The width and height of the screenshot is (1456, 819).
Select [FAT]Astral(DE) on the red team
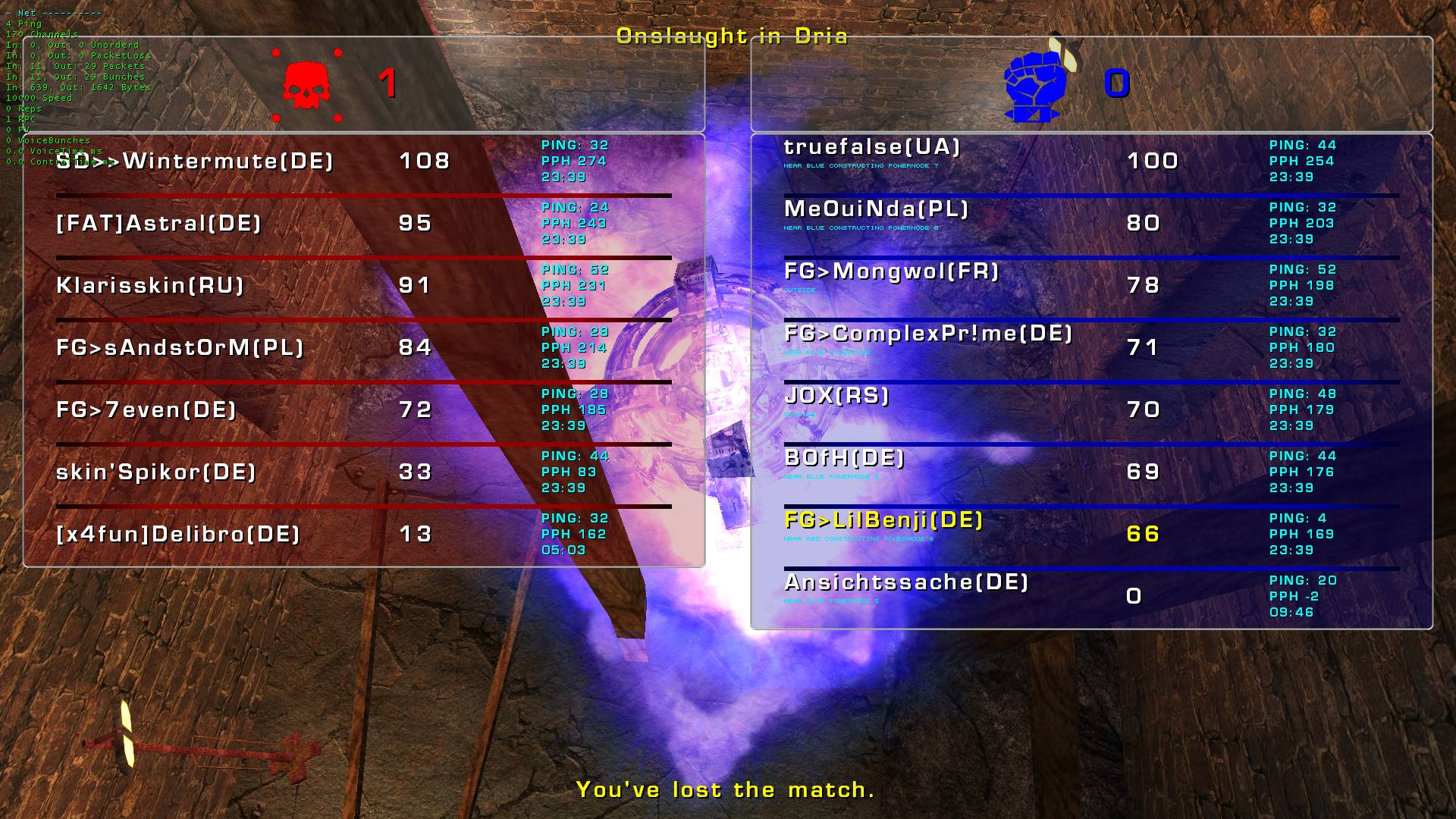click(x=158, y=224)
